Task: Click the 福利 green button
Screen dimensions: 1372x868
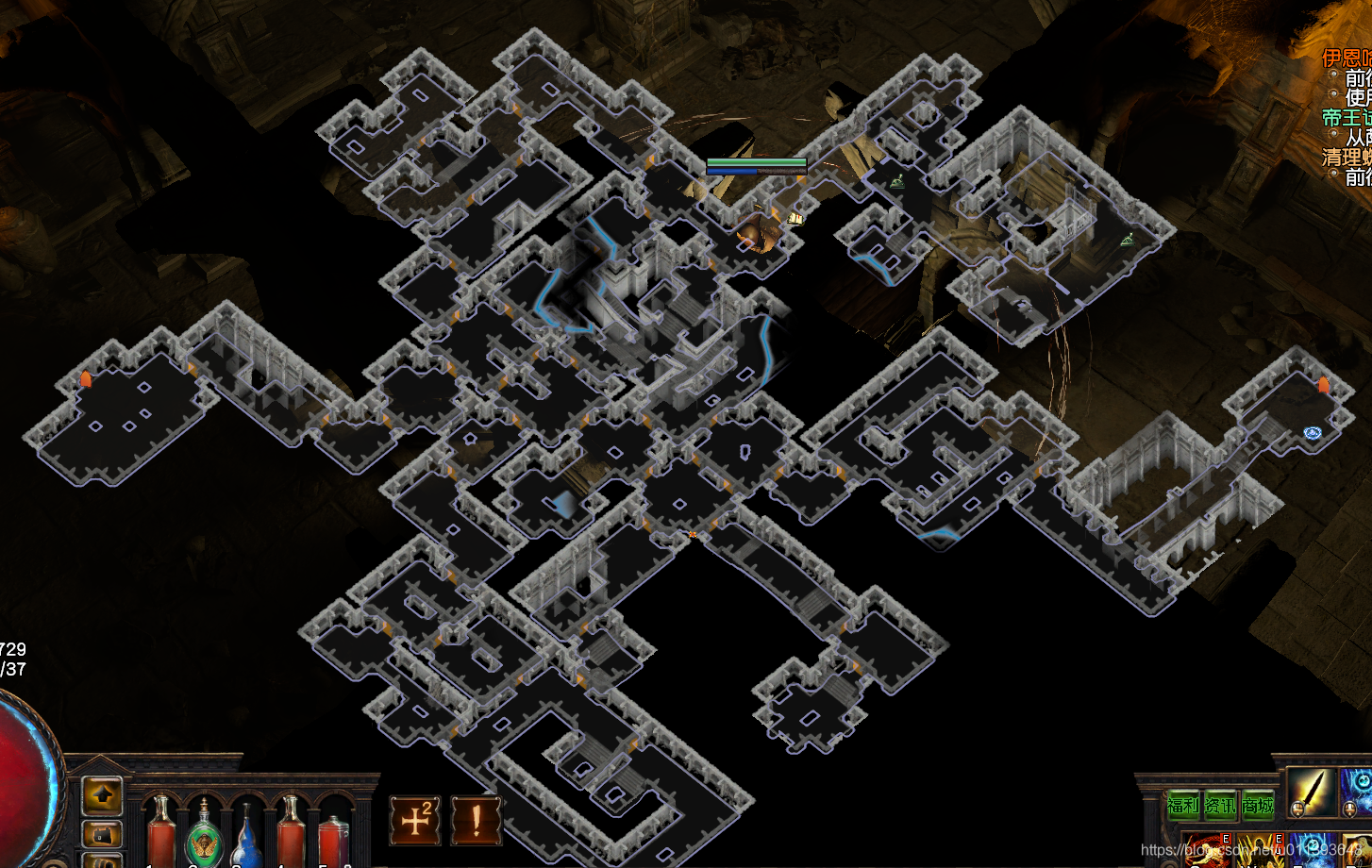Action: tap(1183, 805)
